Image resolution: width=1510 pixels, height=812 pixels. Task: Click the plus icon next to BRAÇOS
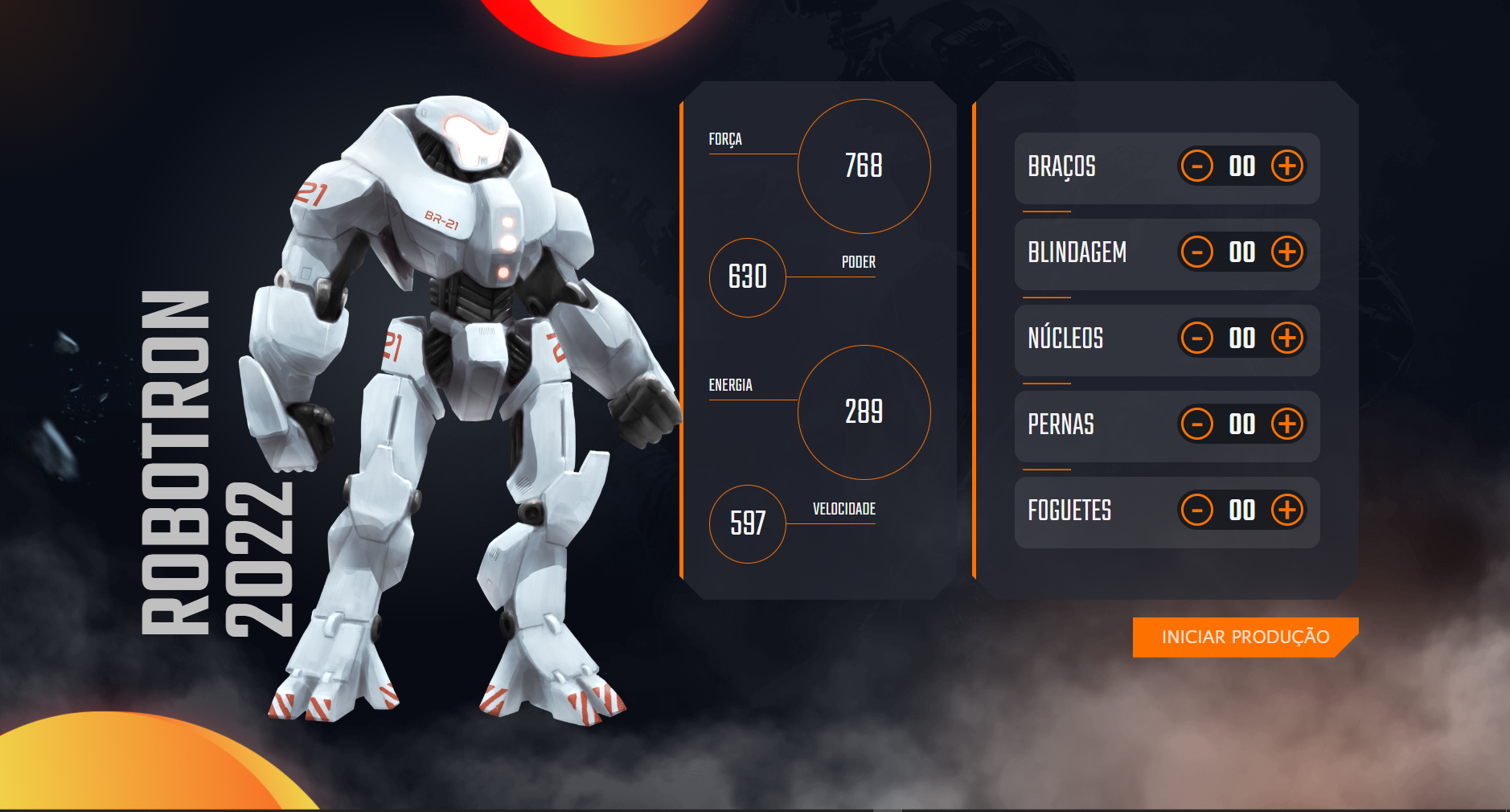click(1288, 167)
